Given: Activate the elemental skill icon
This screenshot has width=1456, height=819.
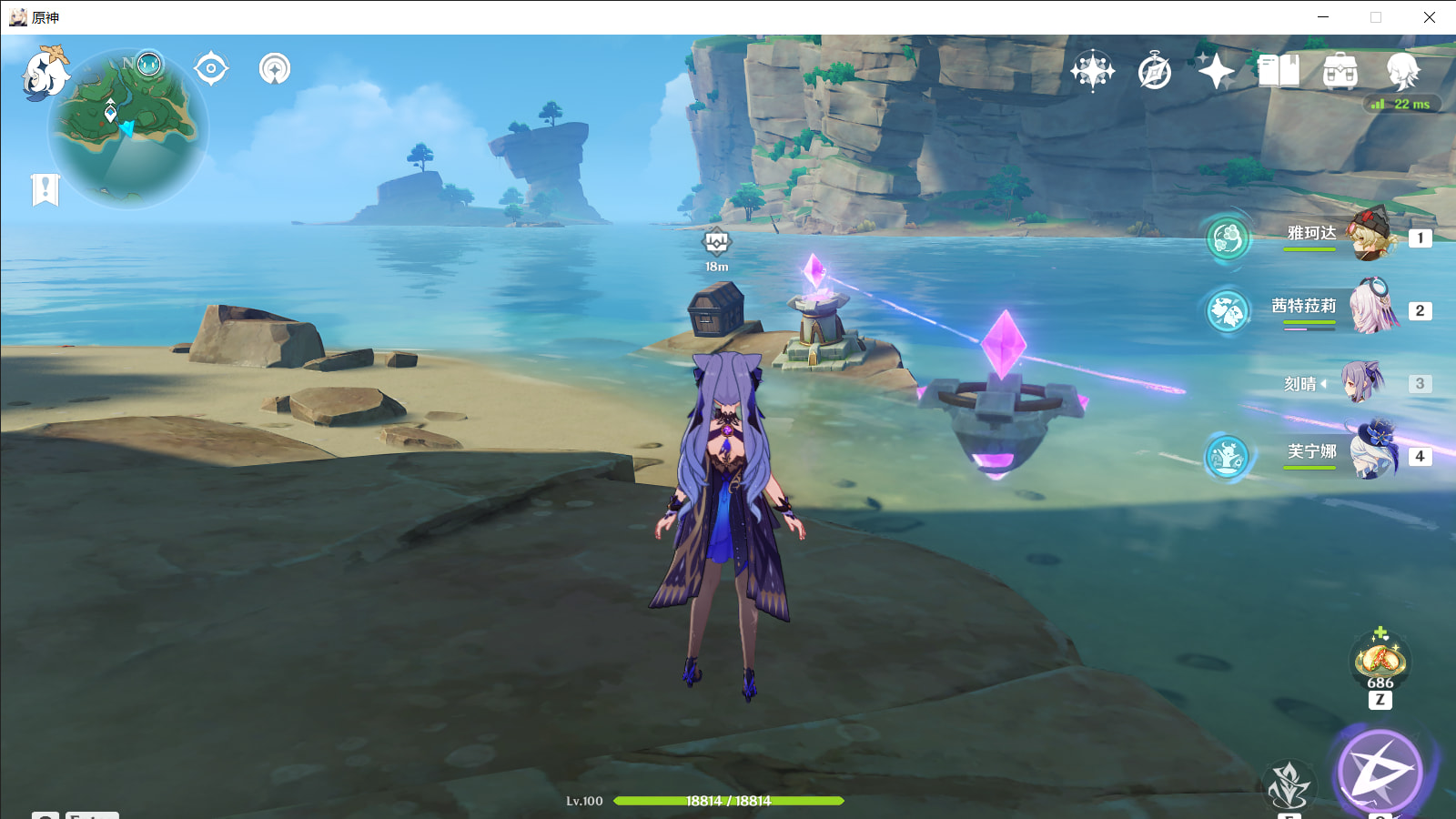Looking at the screenshot, I should (1289, 785).
